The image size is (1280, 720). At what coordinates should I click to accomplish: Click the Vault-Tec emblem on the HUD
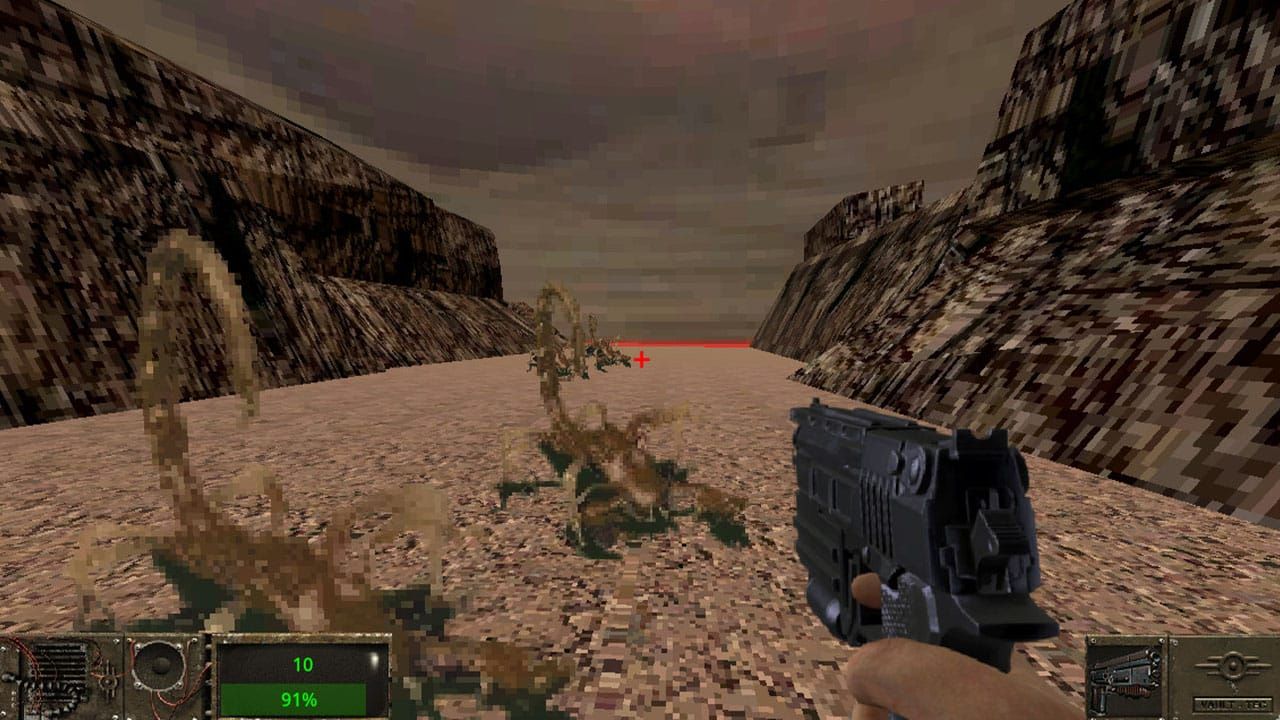click(1233, 666)
